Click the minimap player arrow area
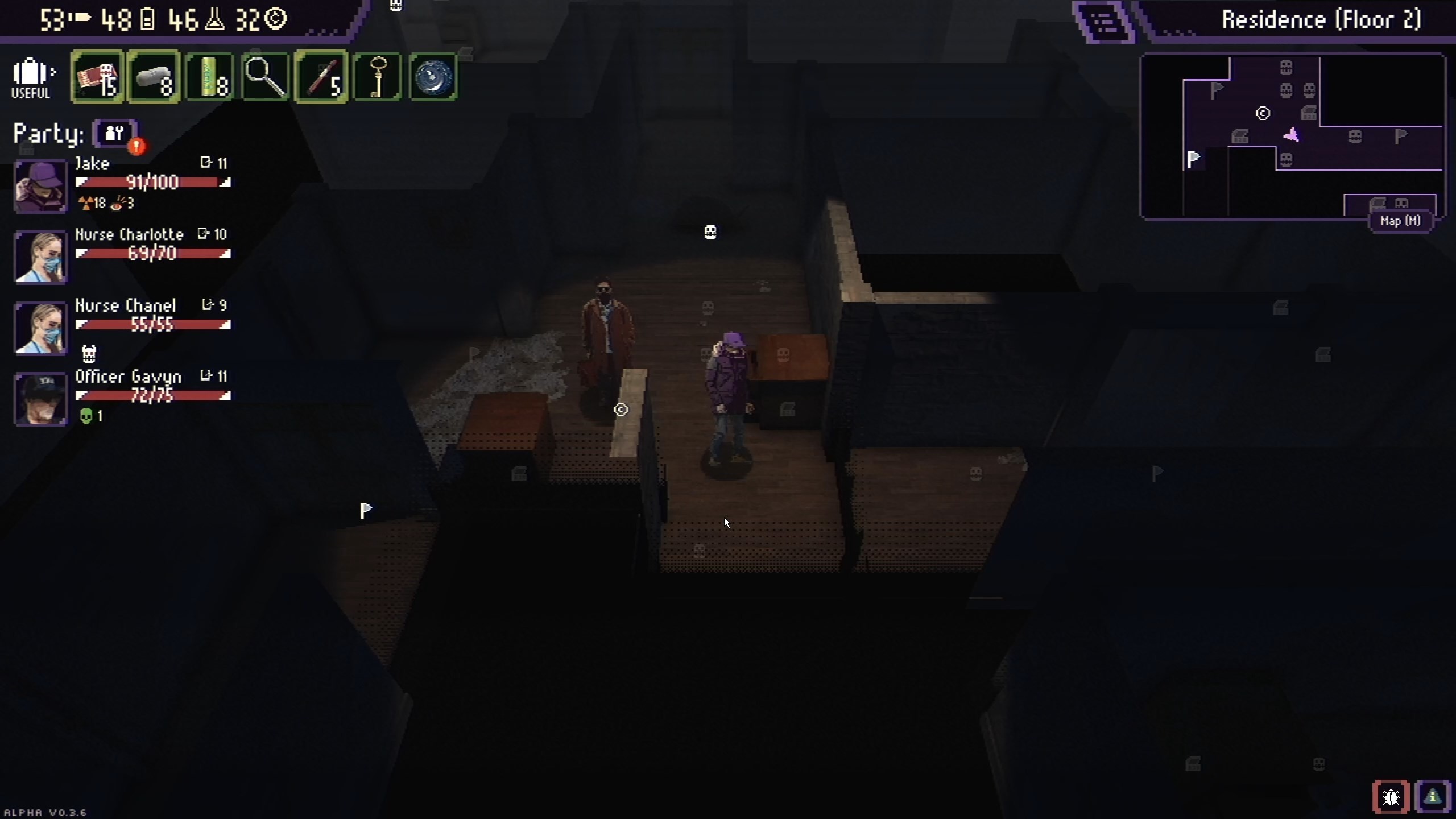The width and height of the screenshot is (1456, 819). [x=1292, y=135]
